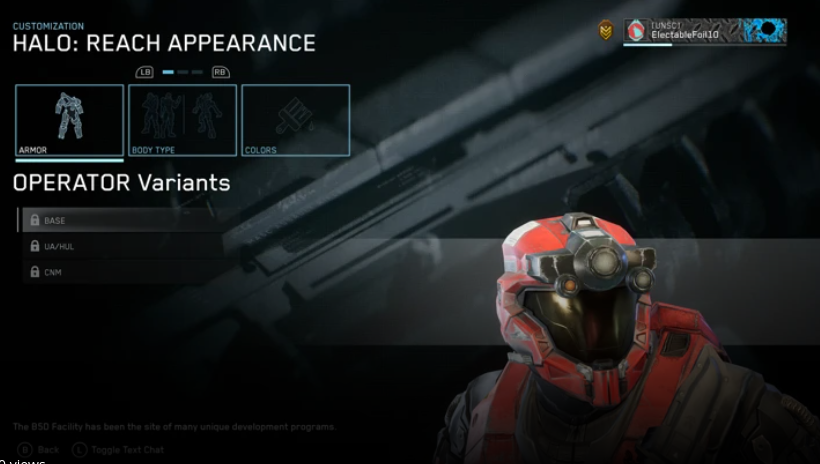This screenshot has height=464, width=820.
Task: Select the UA/HUL variant row
Action: pos(120,246)
